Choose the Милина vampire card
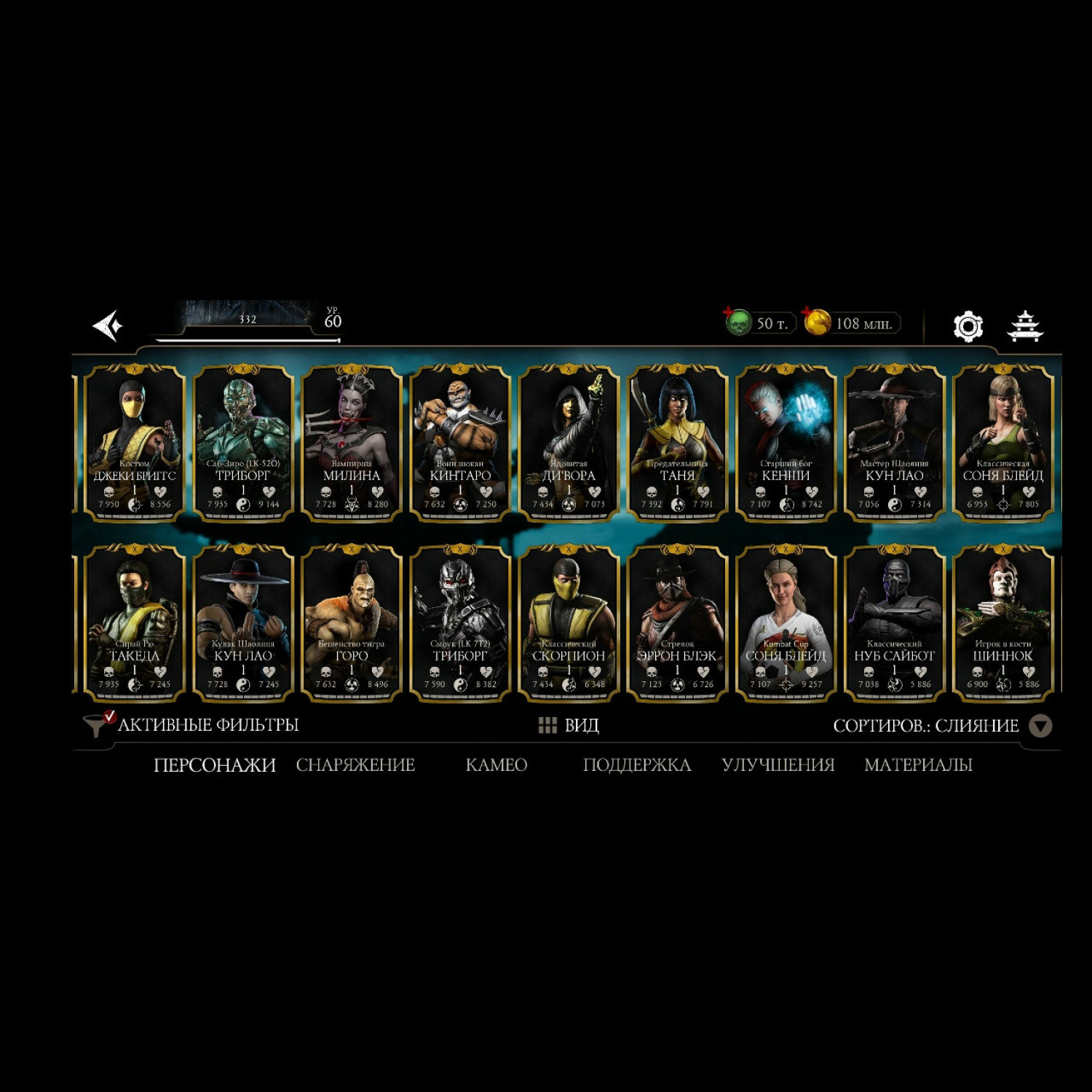This screenshot has width=1092, height=1092. click(352, 444)
